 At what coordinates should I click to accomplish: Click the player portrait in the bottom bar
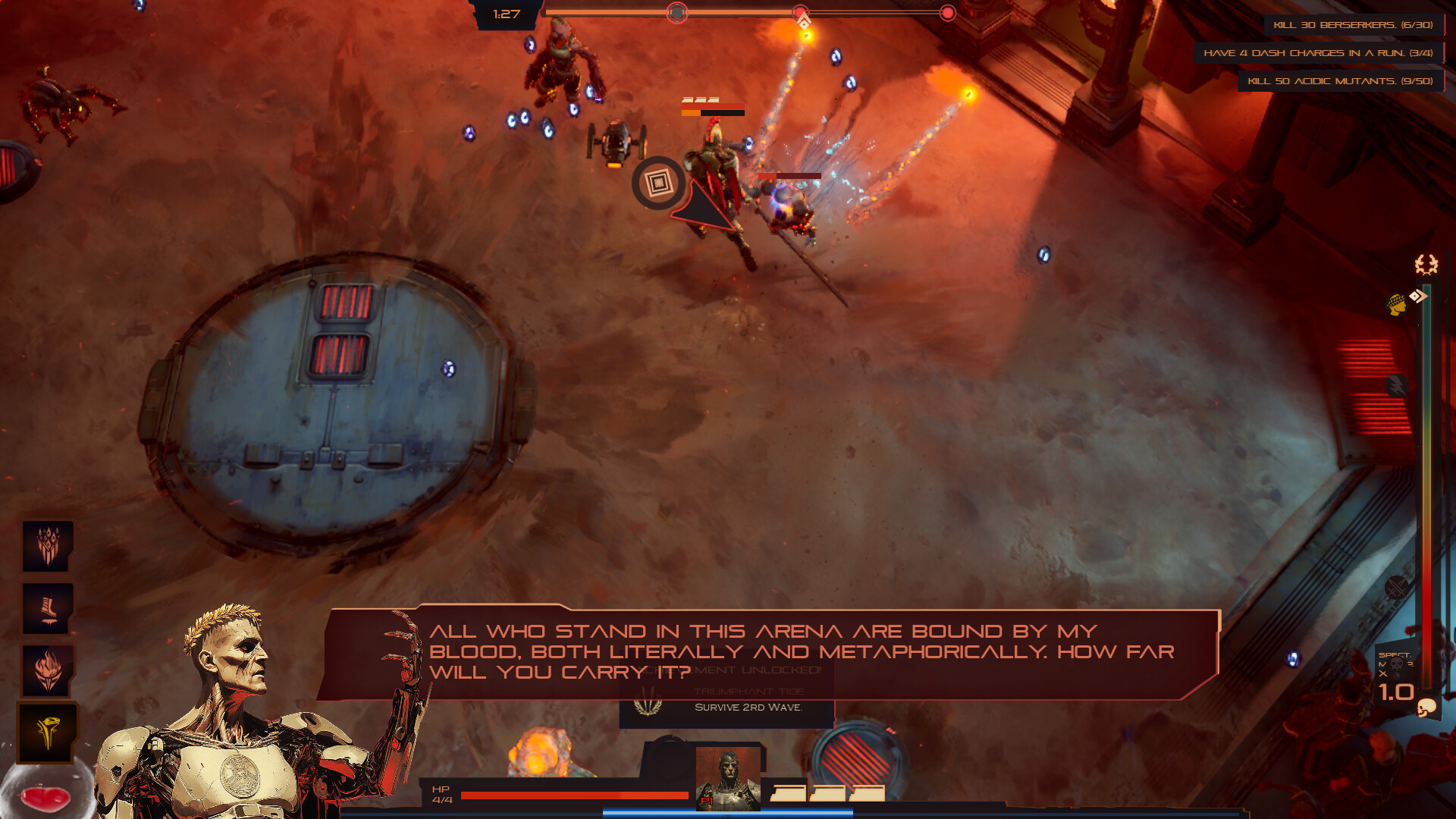[728, 778]
